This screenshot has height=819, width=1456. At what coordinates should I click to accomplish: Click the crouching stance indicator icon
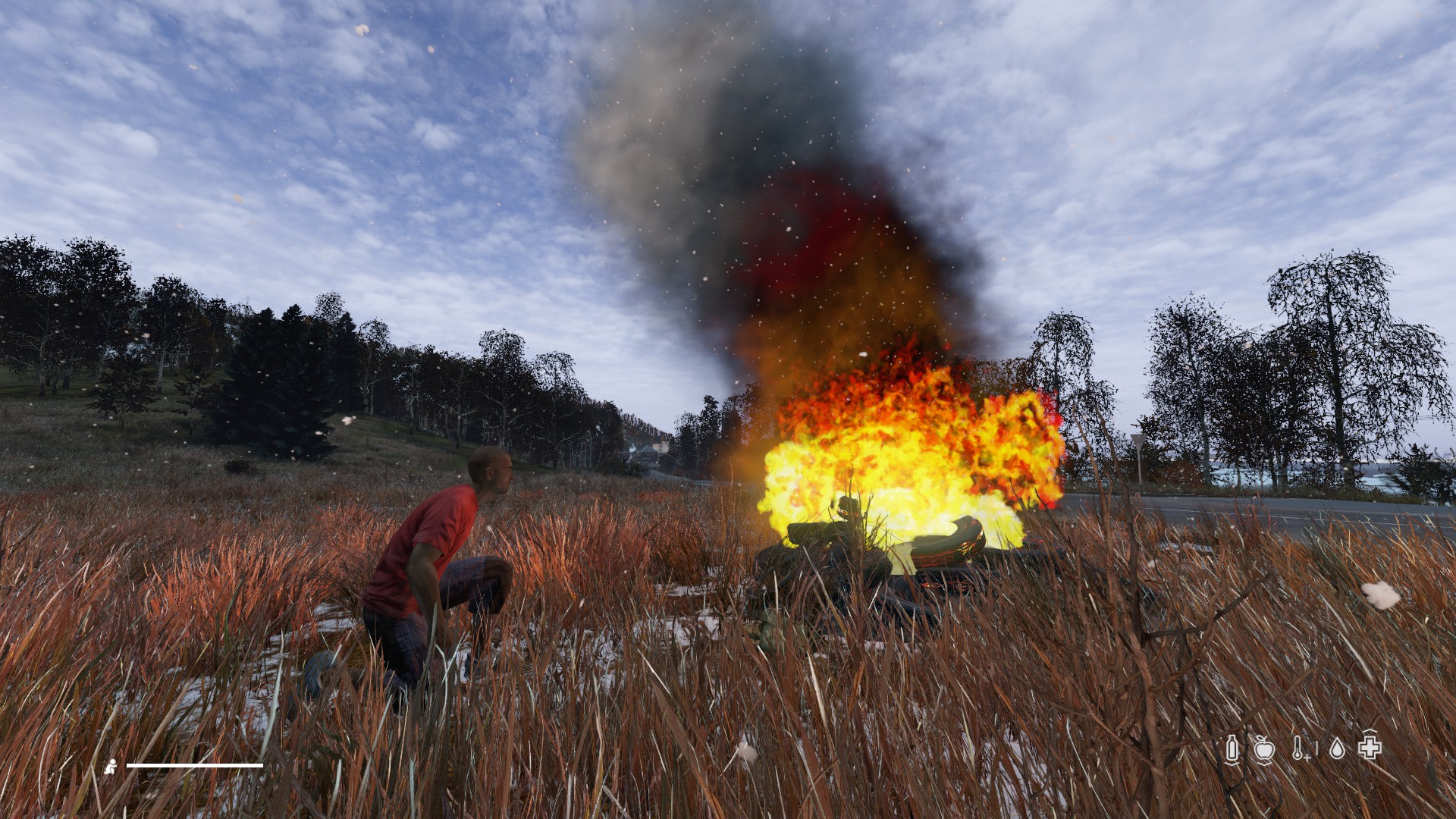(111, 766)
